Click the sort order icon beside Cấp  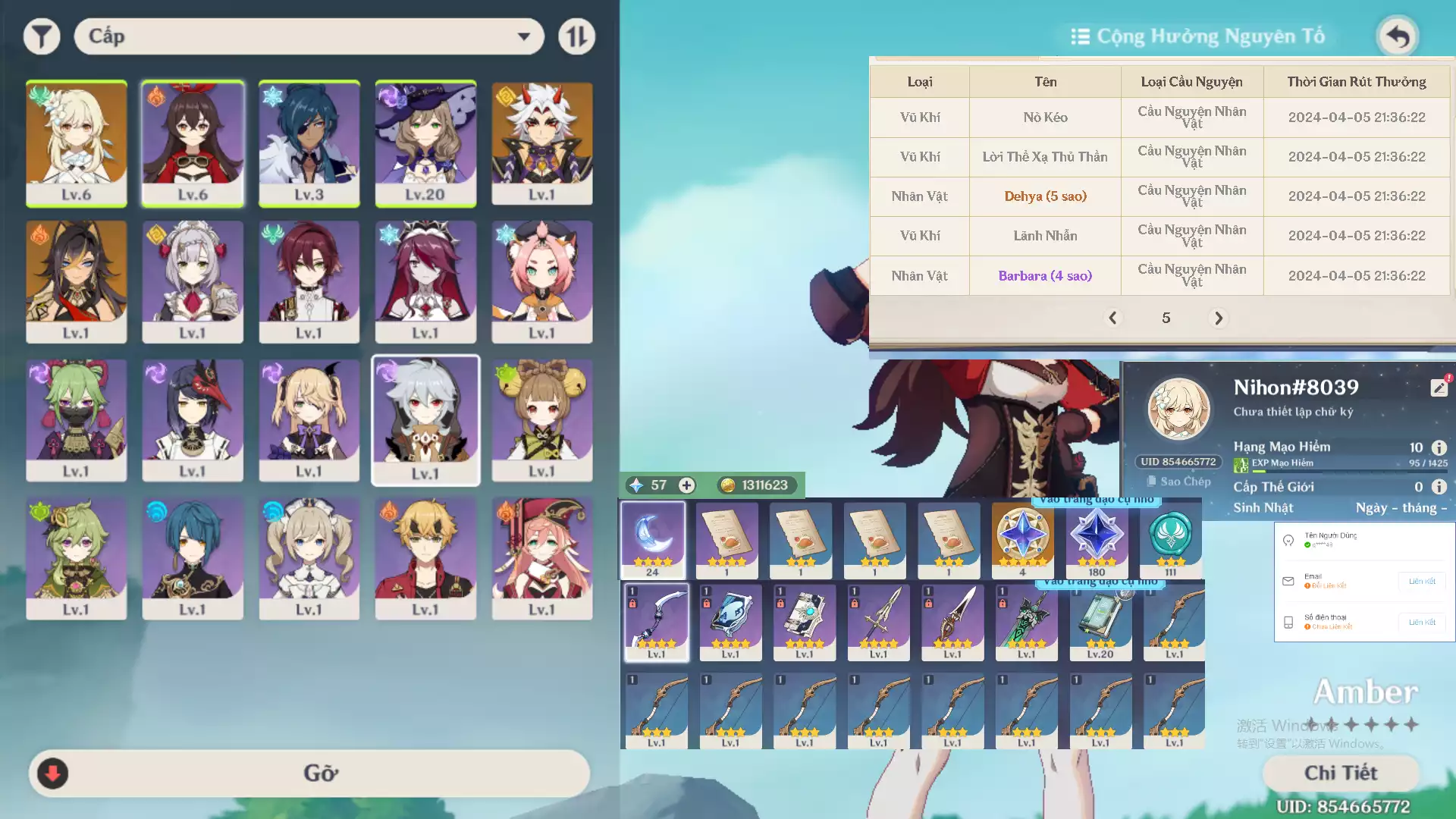point(576,36)
